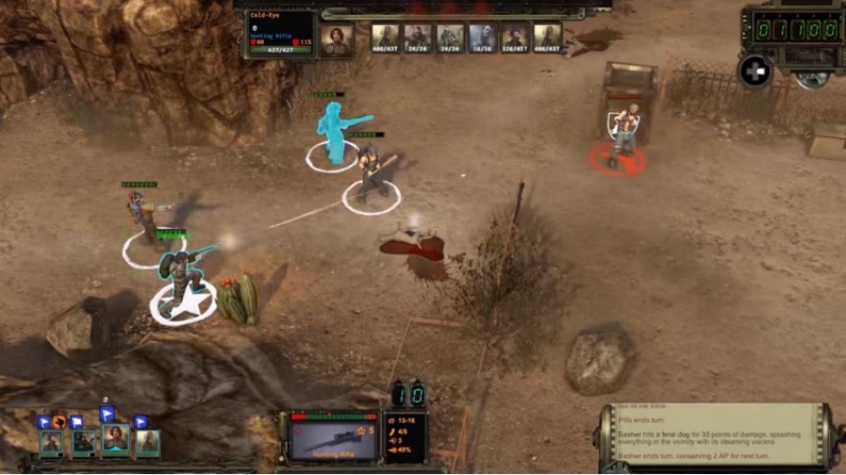Image resolution: width=846 pixels, height=475 pixels.
Task: Select the raised, highlighted party portrait
Action: tap(115, 438)
